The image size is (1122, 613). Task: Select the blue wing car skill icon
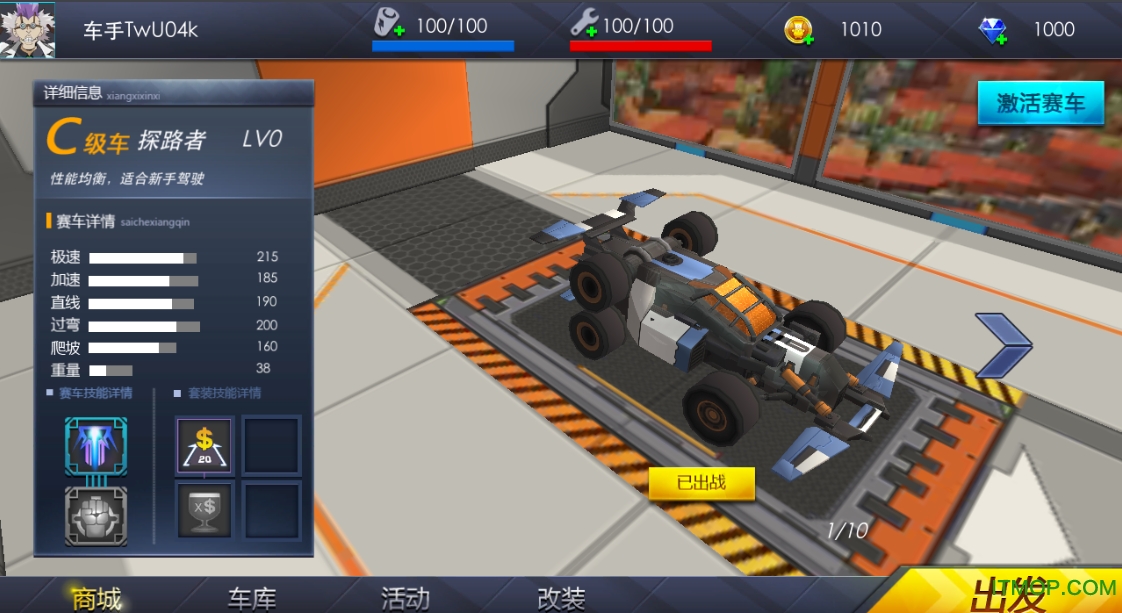(96, 446)
